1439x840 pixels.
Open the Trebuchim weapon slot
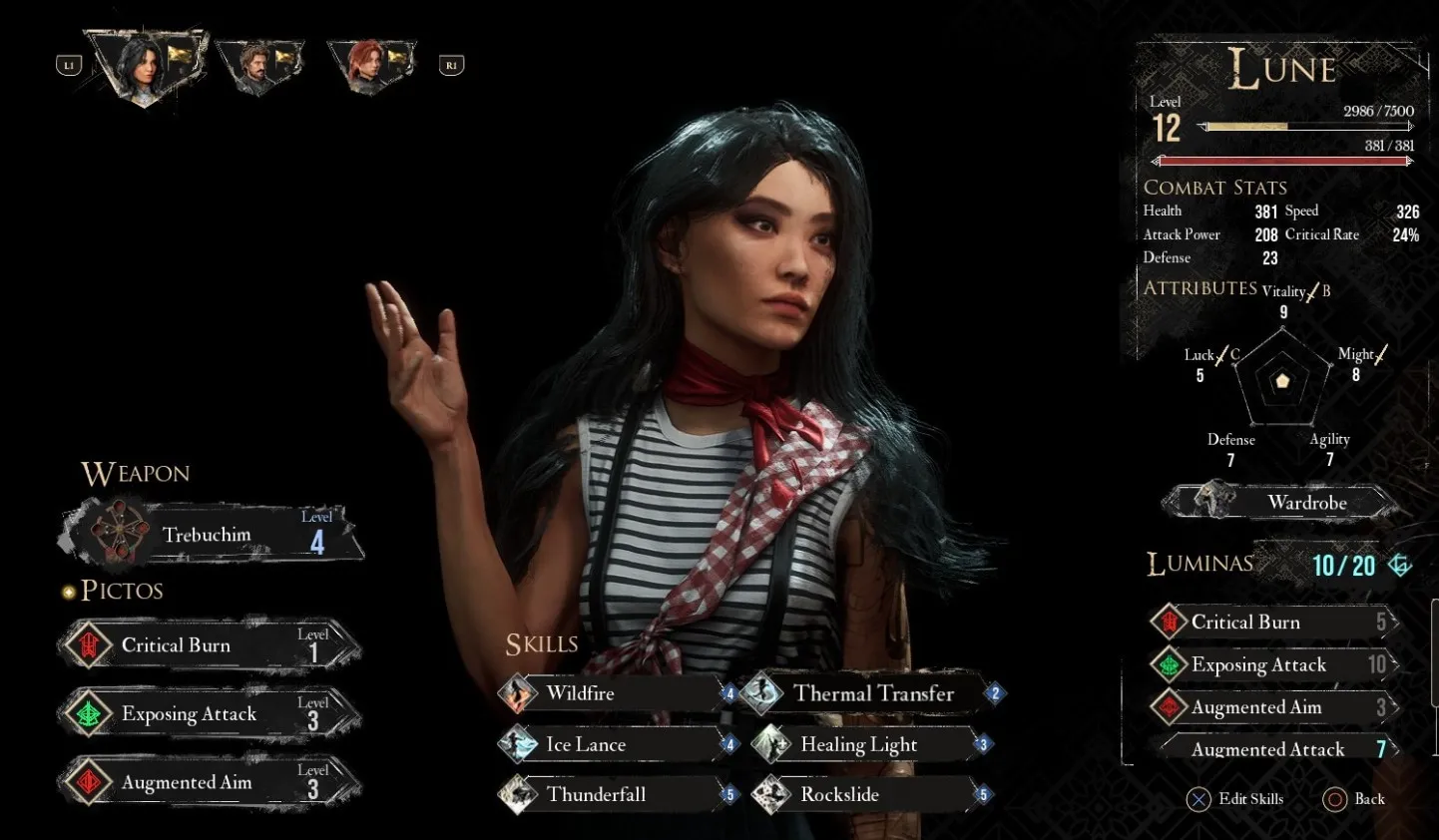click(x=212, y=534)
